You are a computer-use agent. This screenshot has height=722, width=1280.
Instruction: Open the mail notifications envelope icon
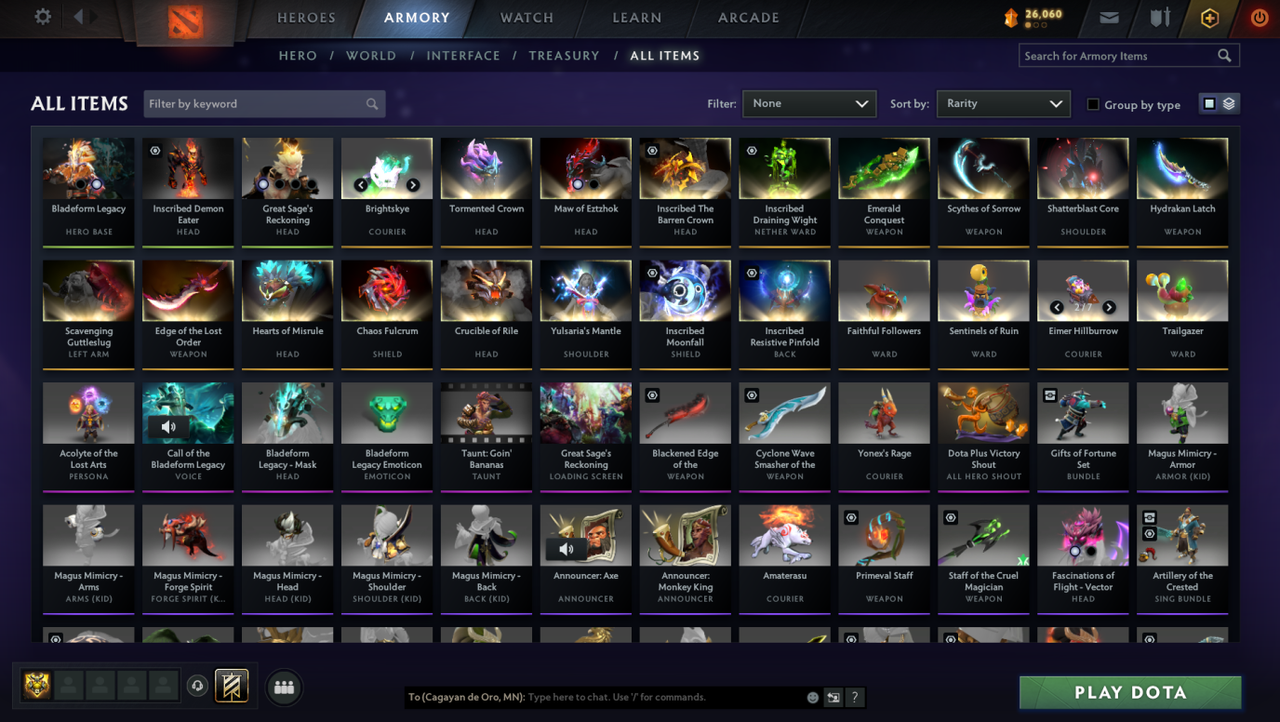1110,17
